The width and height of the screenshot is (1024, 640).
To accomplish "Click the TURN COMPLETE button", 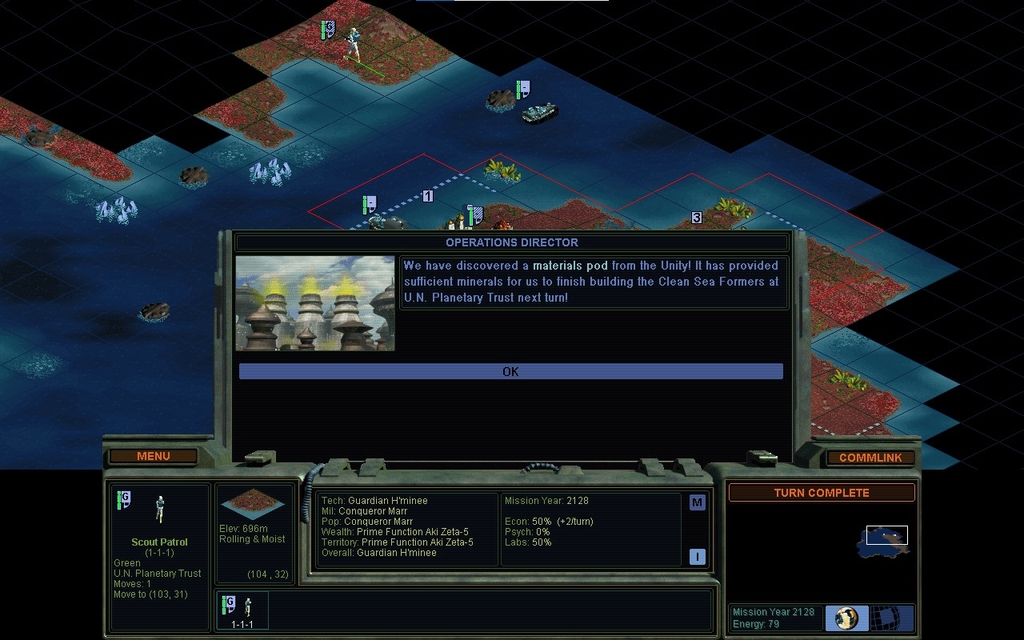I will point(821,493).
